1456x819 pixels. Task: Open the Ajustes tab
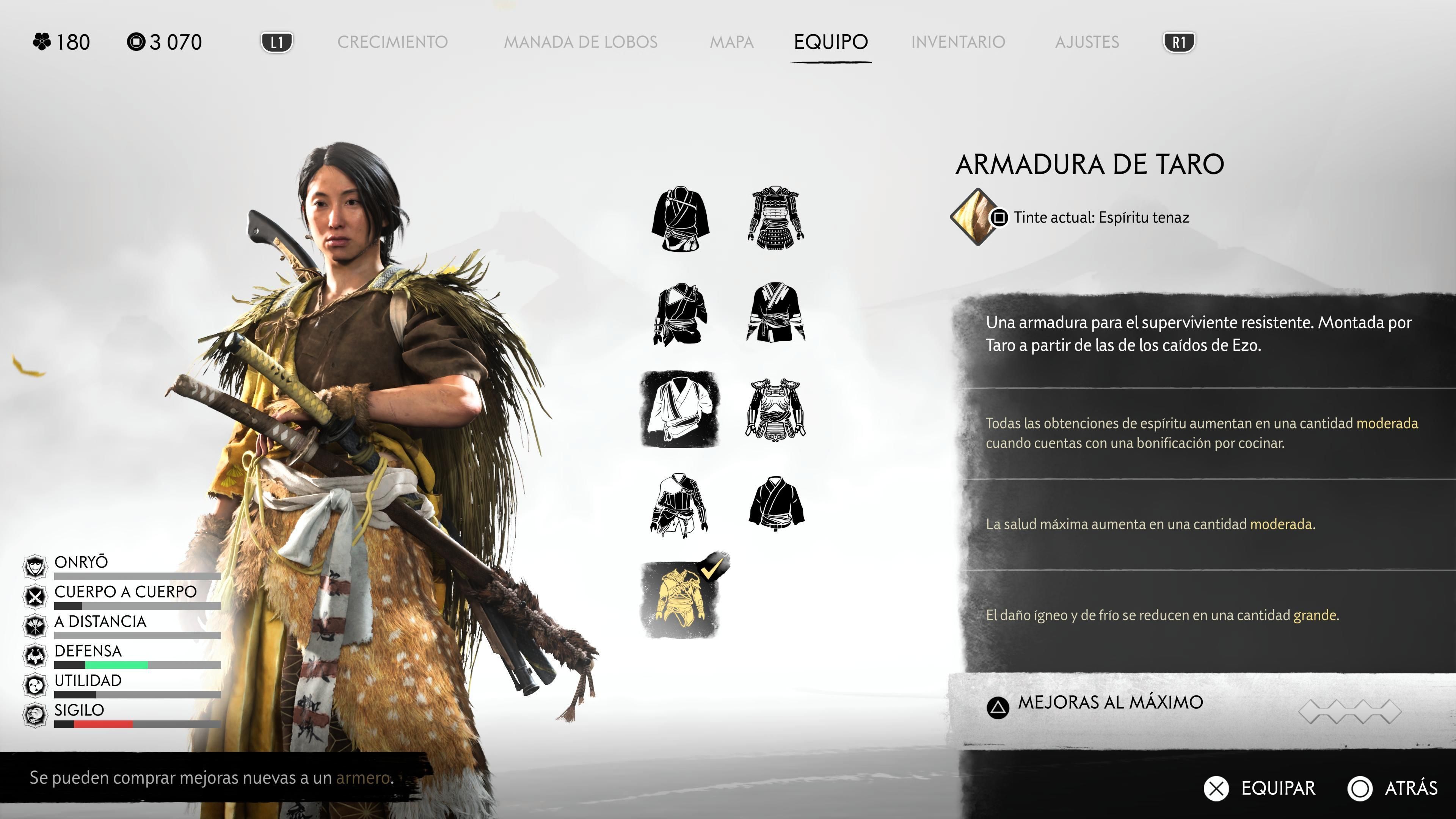point(1087,42)
